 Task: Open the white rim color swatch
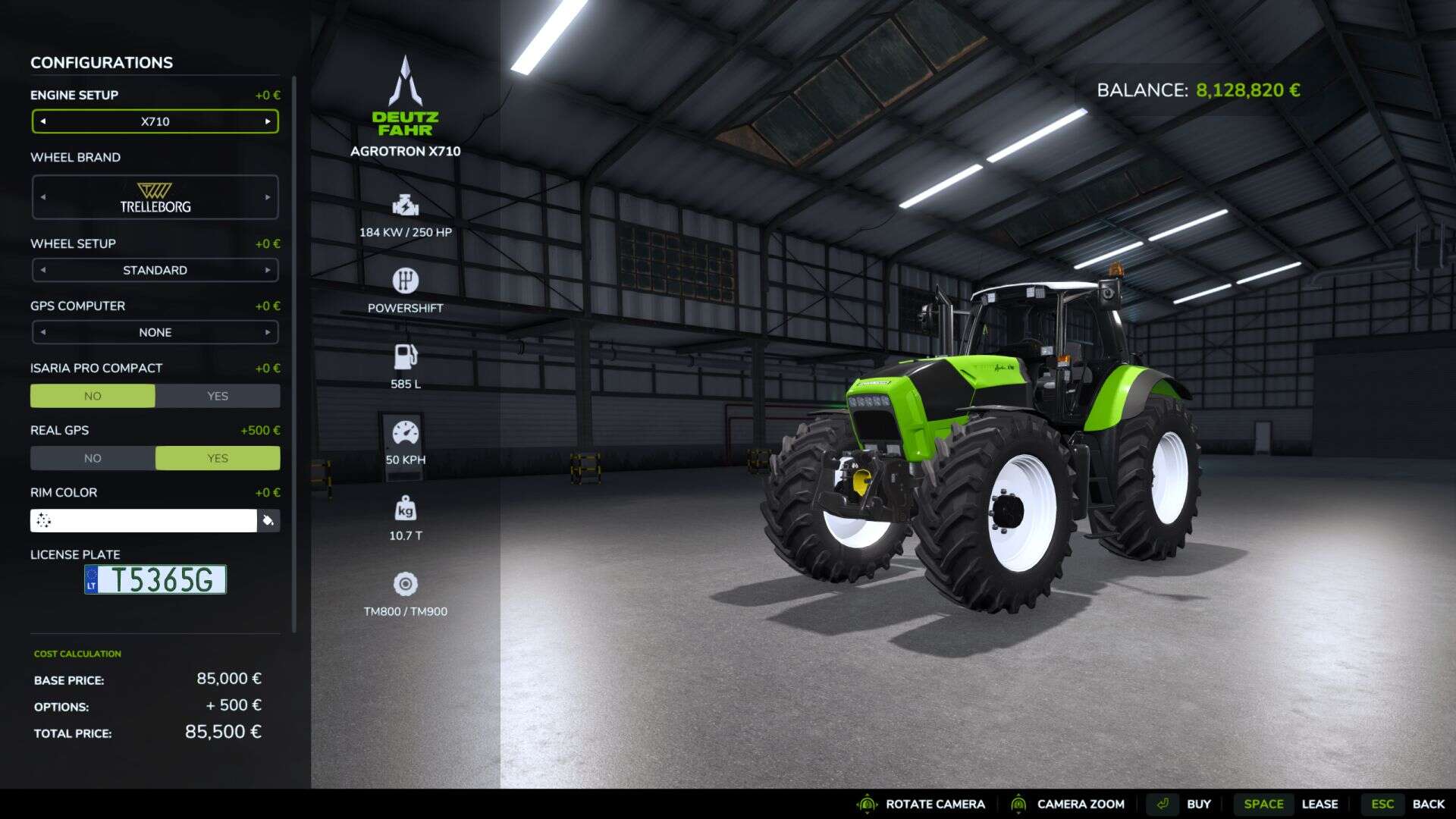tap(143, 520)
